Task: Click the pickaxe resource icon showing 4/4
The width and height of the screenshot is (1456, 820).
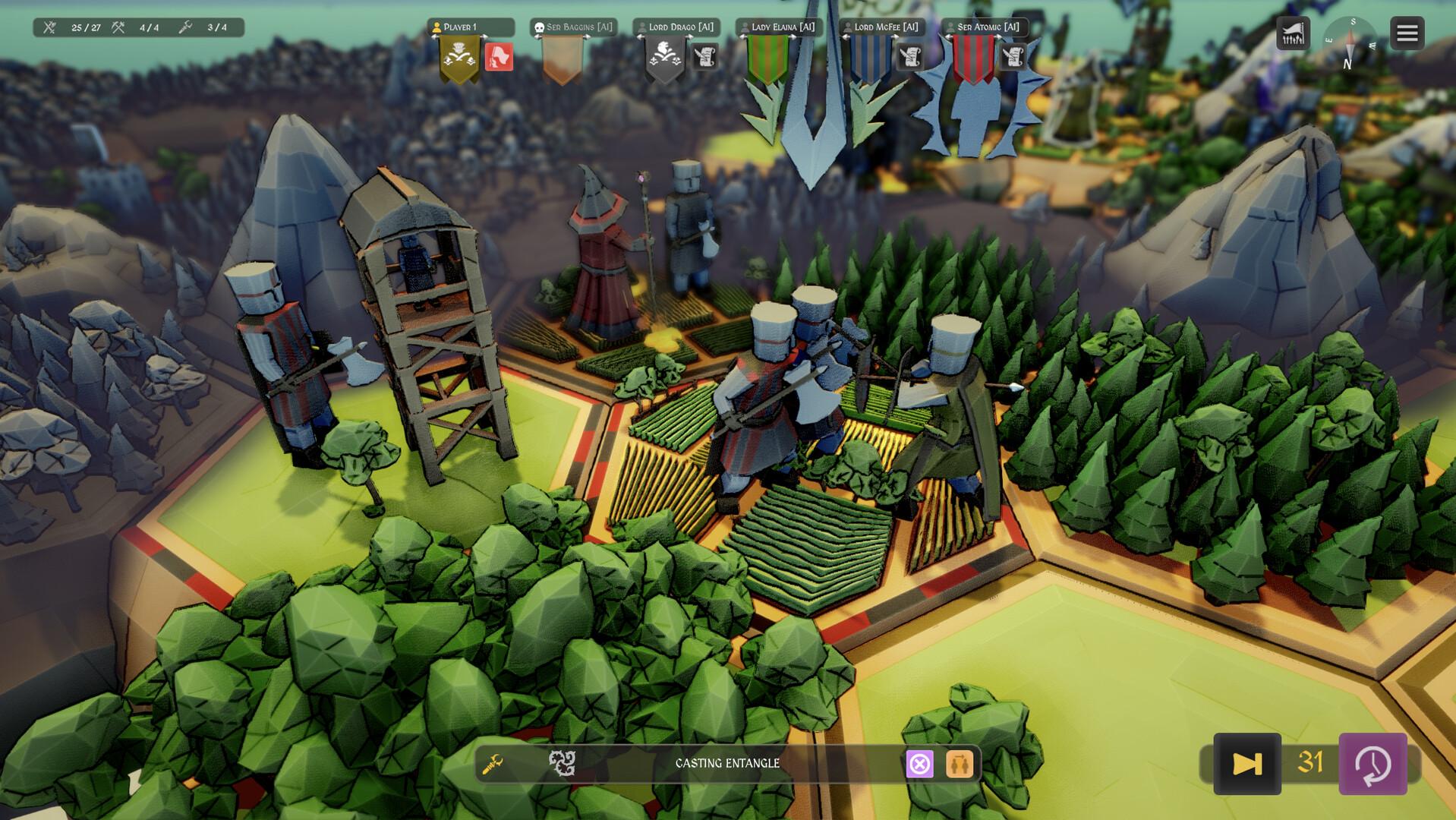Action: 118,27
